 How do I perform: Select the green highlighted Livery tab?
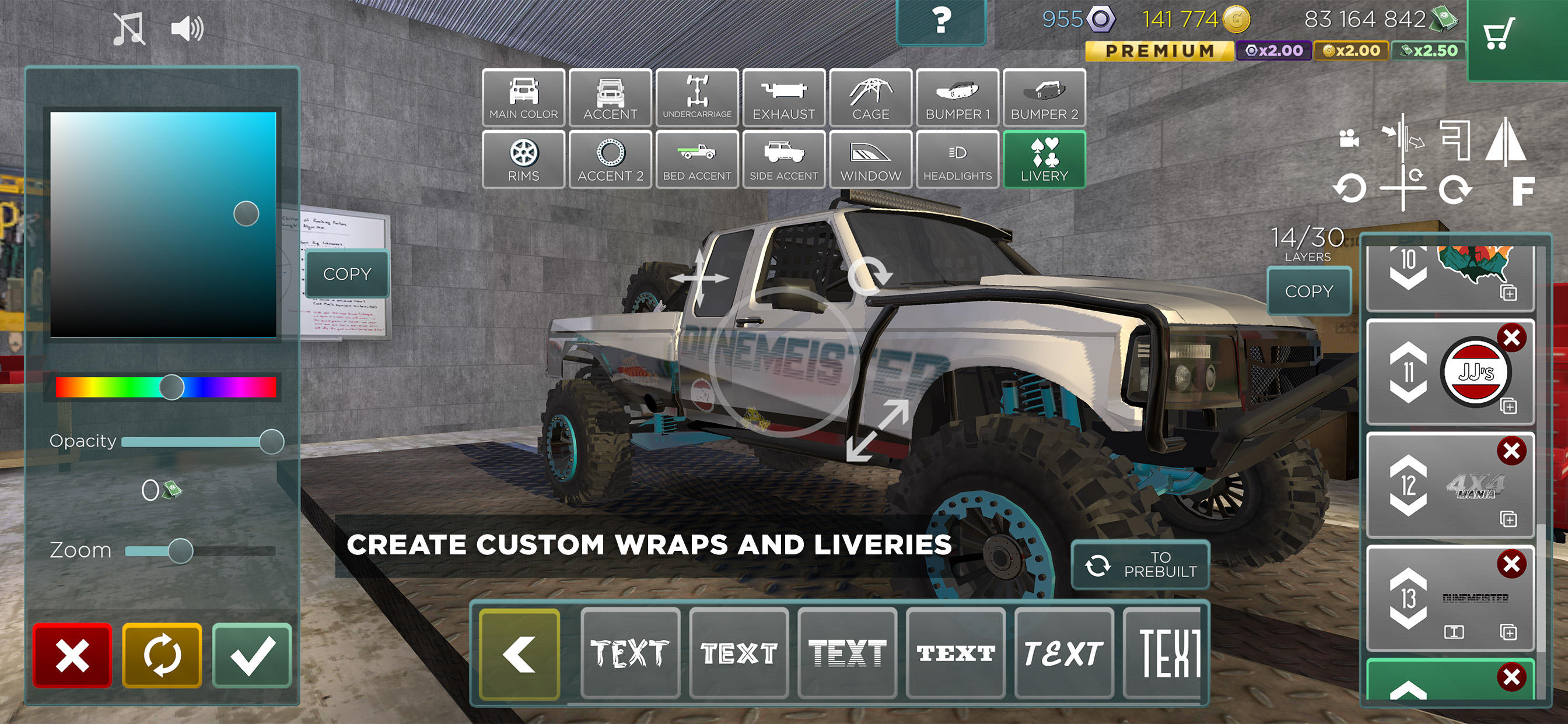tap(1044, 159)
